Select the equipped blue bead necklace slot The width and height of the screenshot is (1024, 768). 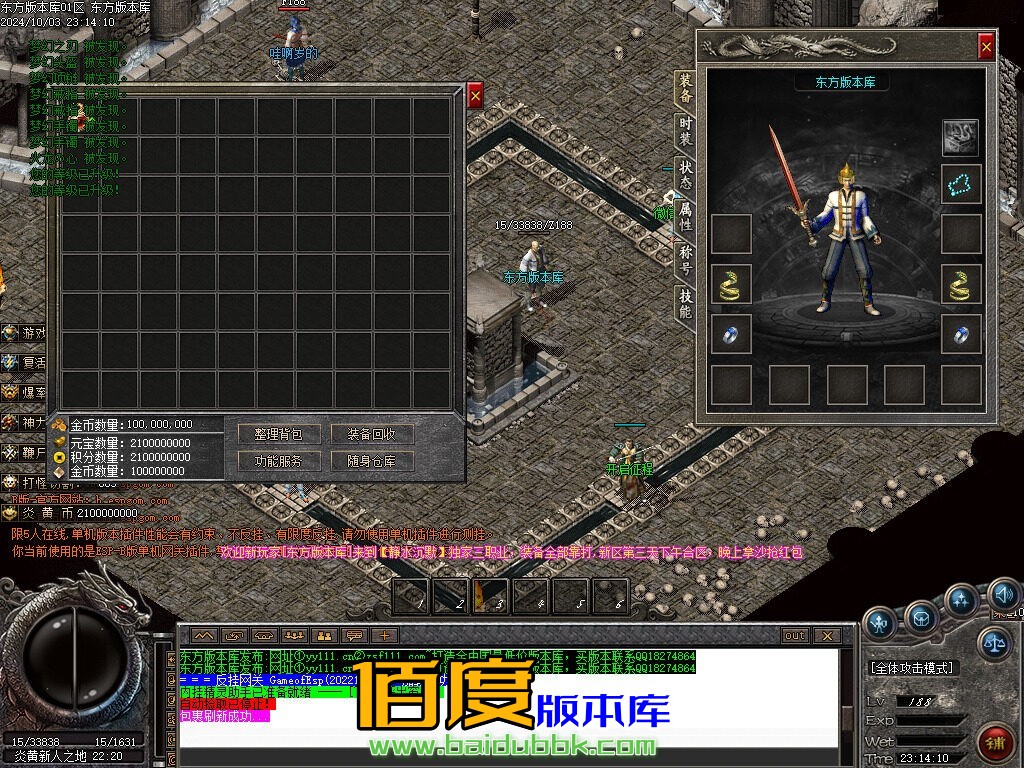[961, 183]
